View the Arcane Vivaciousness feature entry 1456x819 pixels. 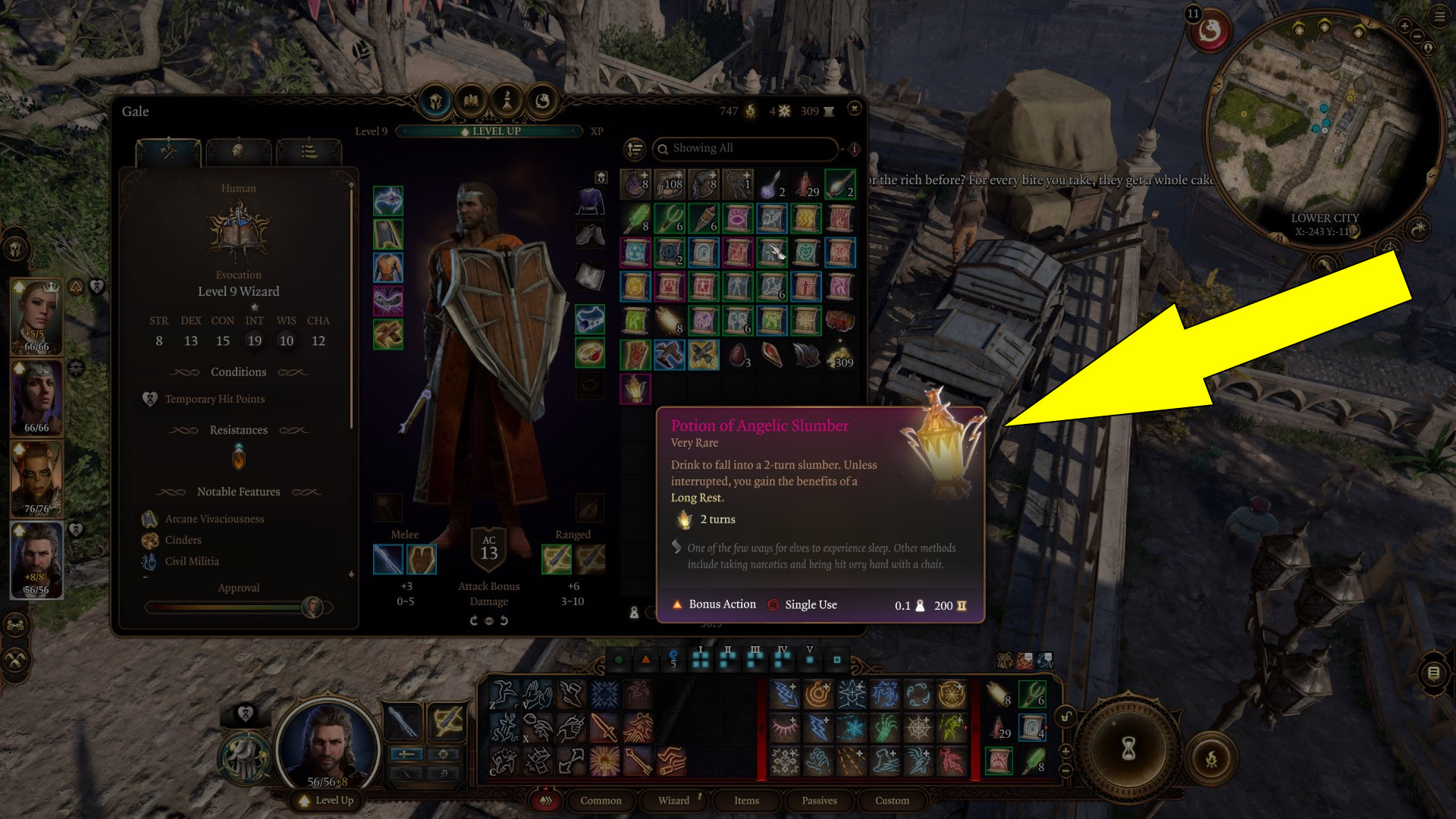[215, 519]
